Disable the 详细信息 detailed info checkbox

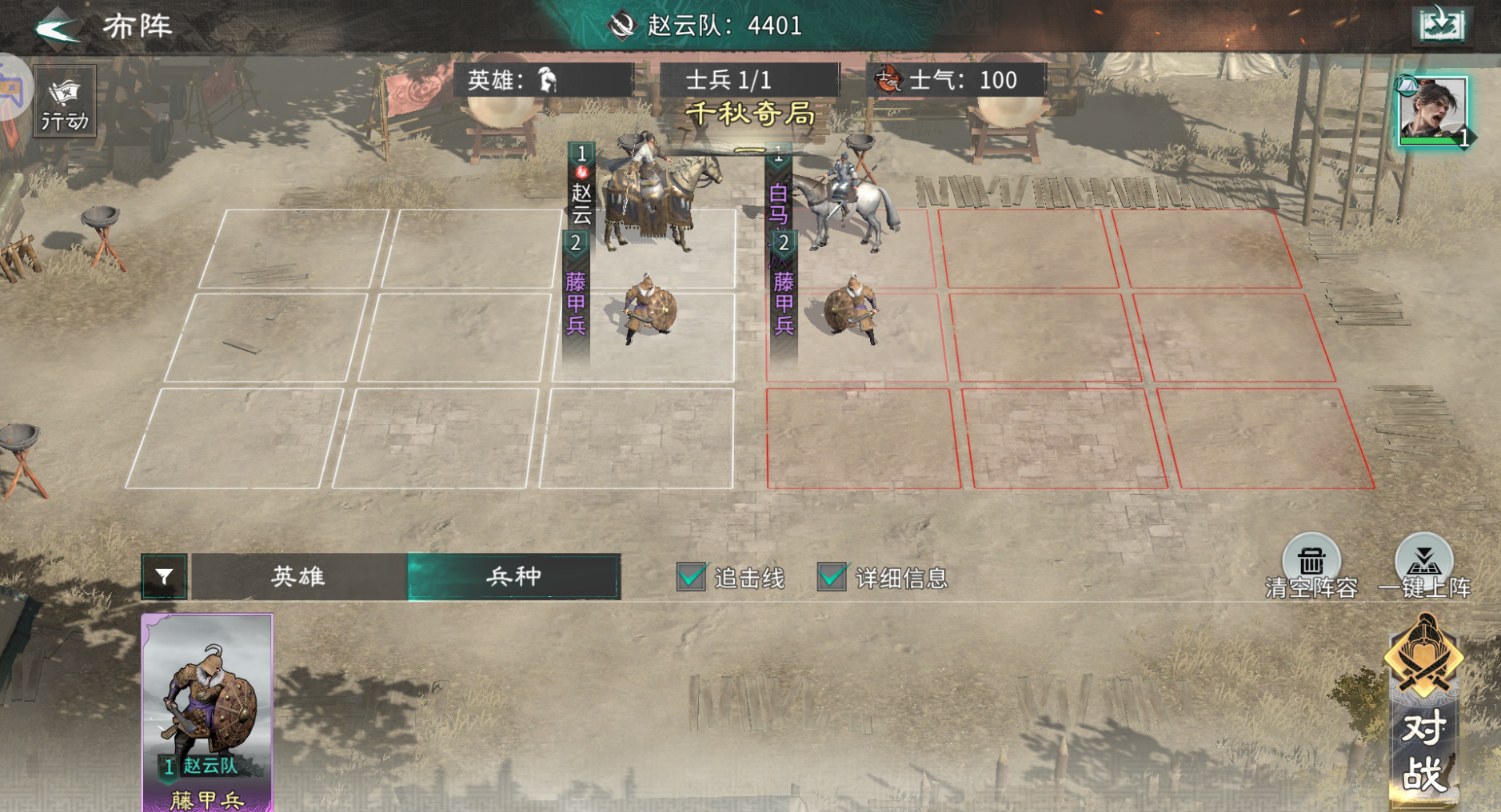click(829, 575)
